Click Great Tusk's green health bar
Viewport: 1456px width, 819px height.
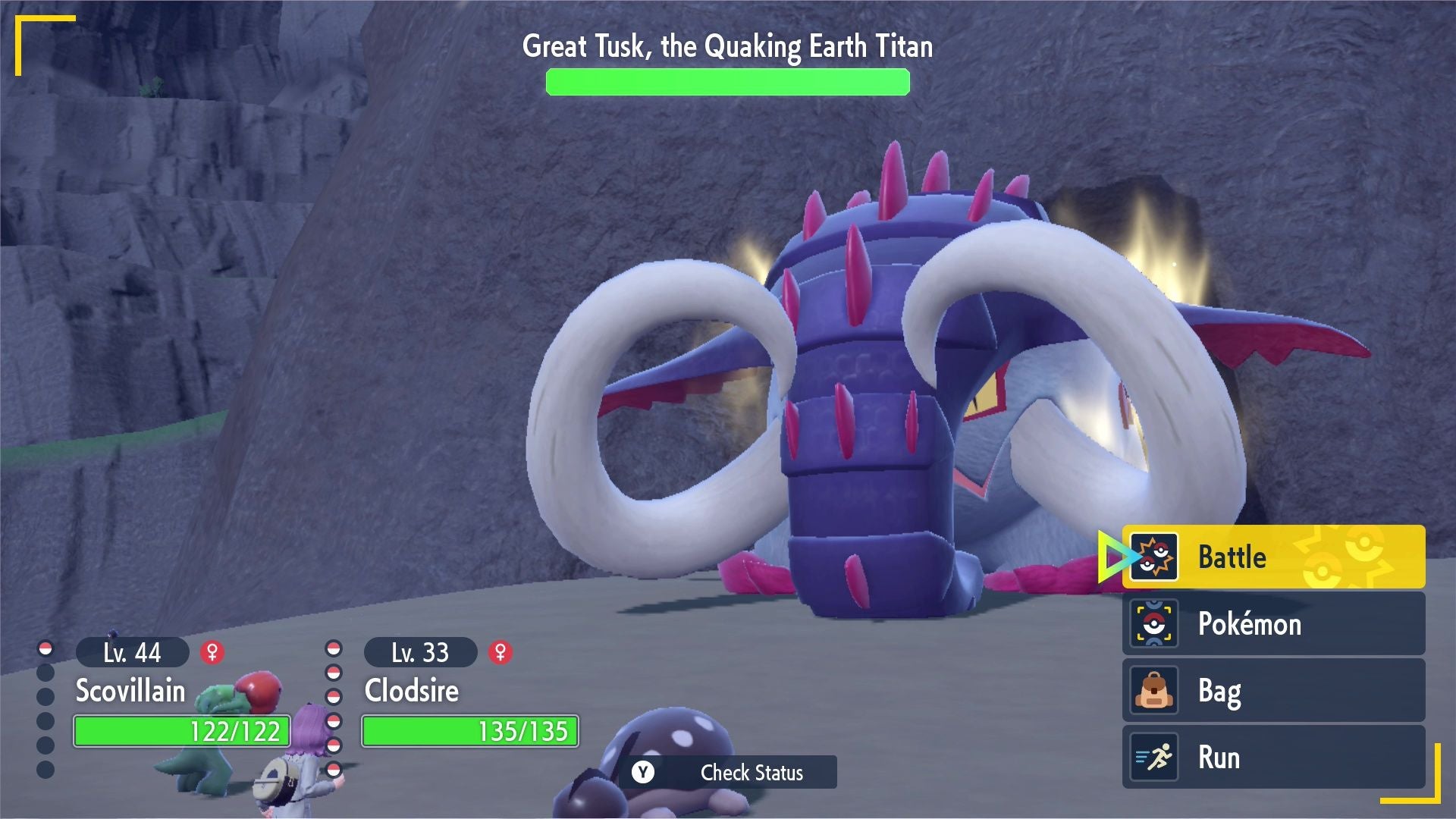(726, 81)
